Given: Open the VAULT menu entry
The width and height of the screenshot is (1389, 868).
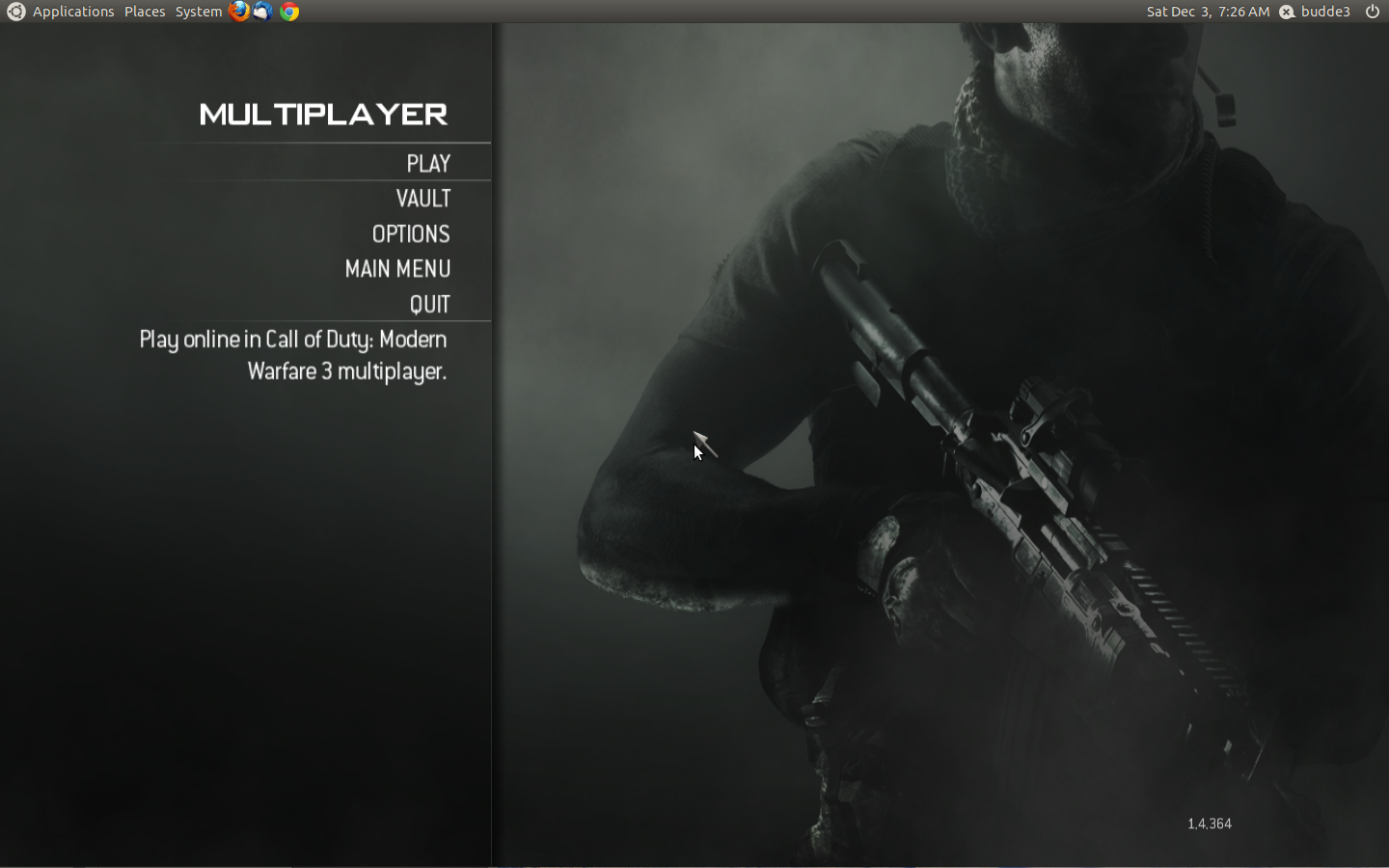Looking at the screenshot, I should pos(424,199).
